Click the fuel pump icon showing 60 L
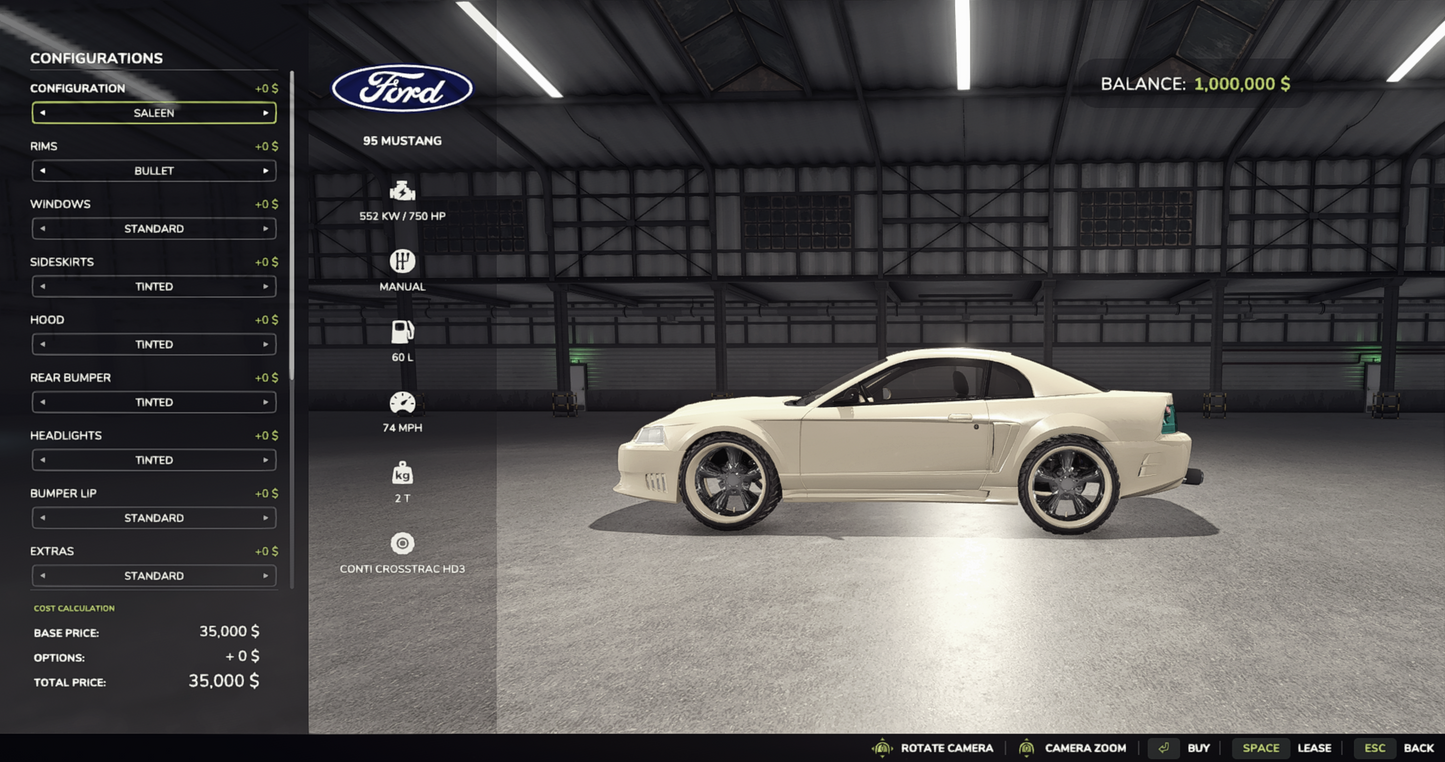1445x762 pixels. point(402,330)
